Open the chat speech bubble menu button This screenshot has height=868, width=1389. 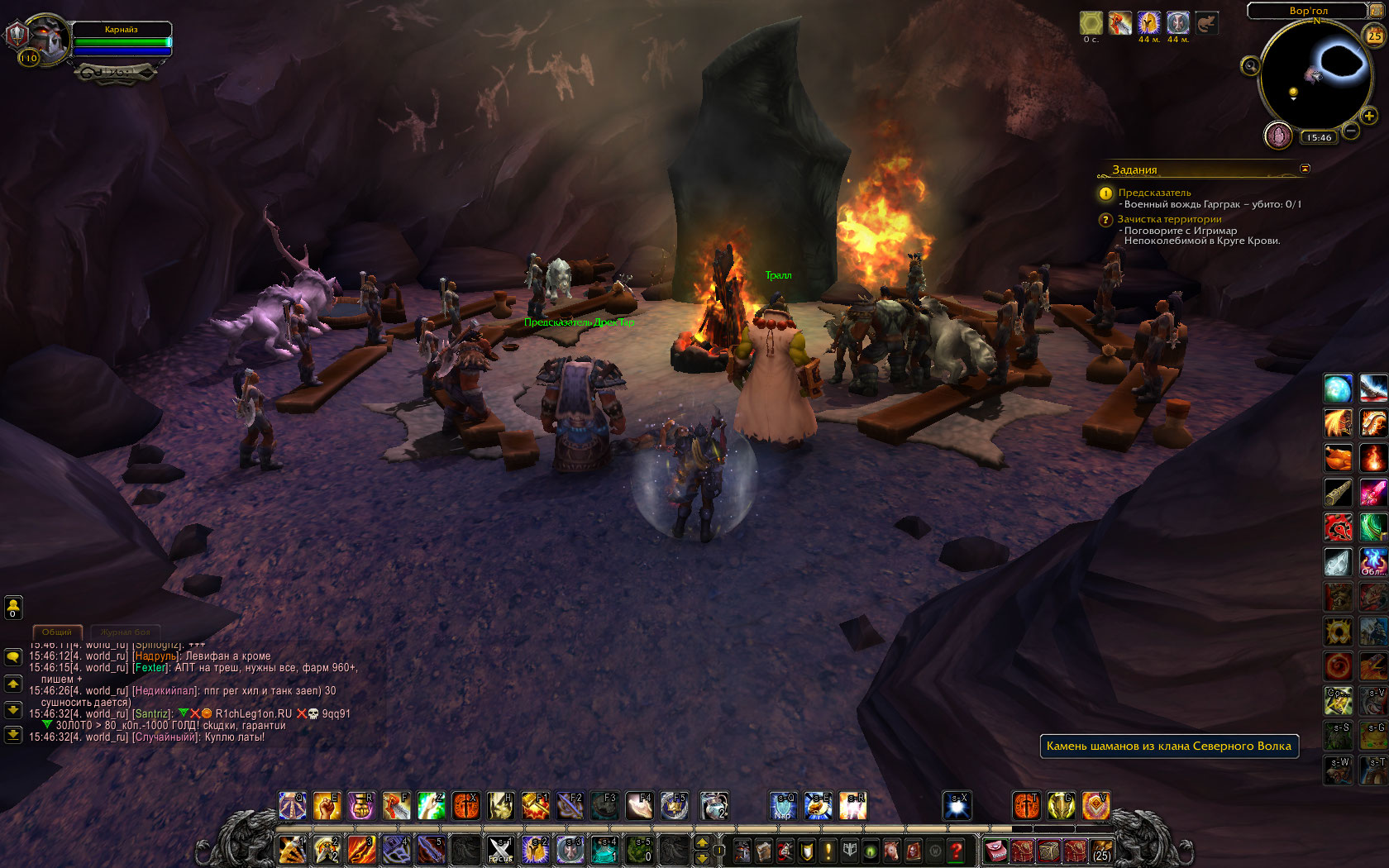pyautogui.click(x=13, y=656)
